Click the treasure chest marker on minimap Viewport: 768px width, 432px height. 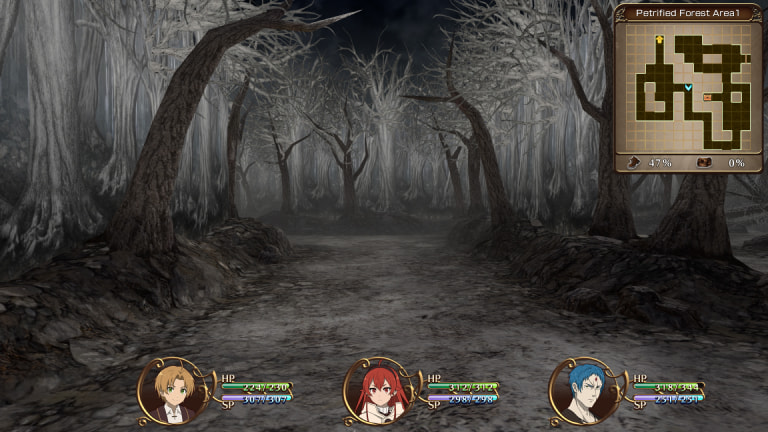pyautogui.click(x=708, y=97)
